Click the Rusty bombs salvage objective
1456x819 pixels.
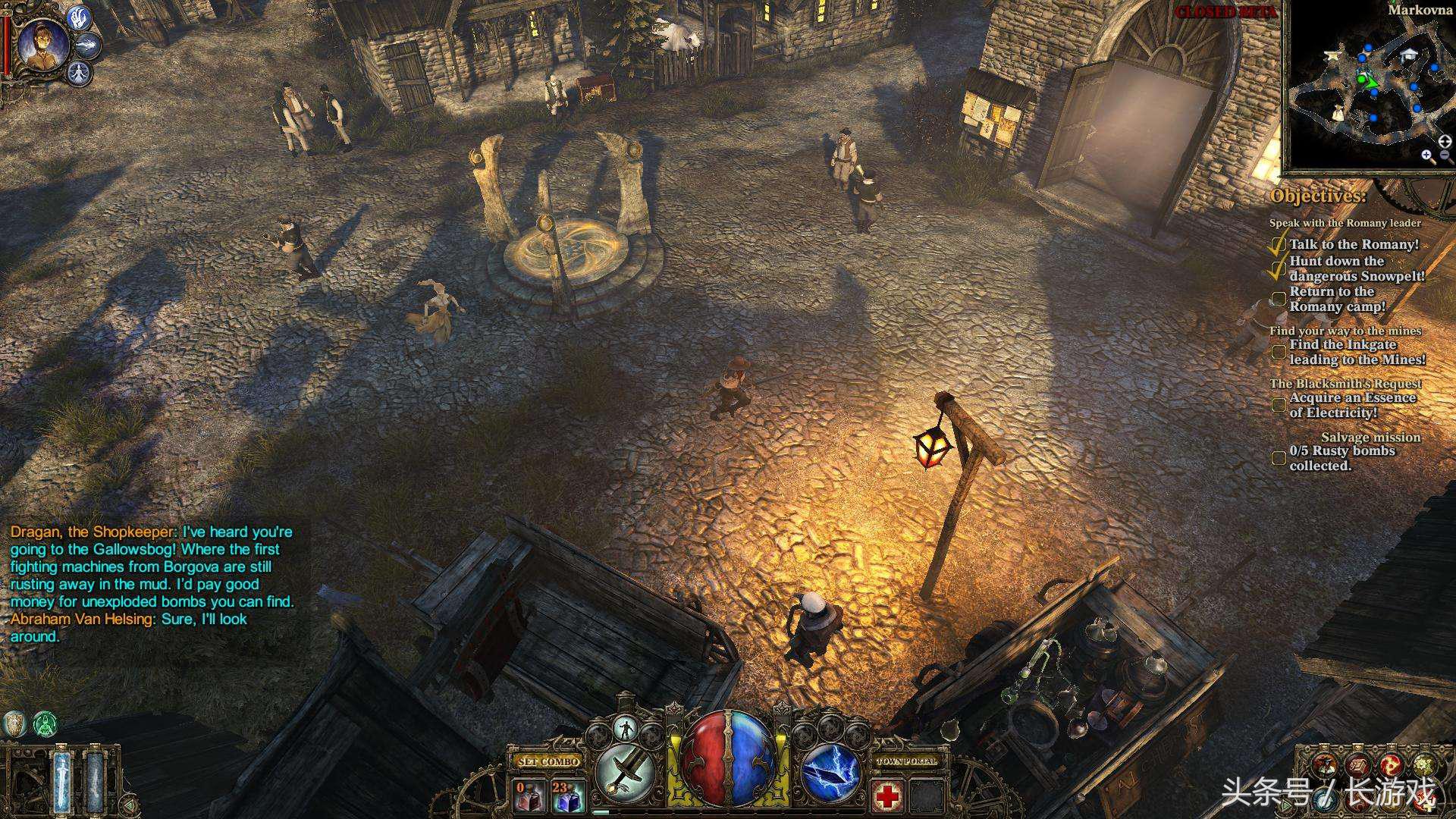(1342, 458)
